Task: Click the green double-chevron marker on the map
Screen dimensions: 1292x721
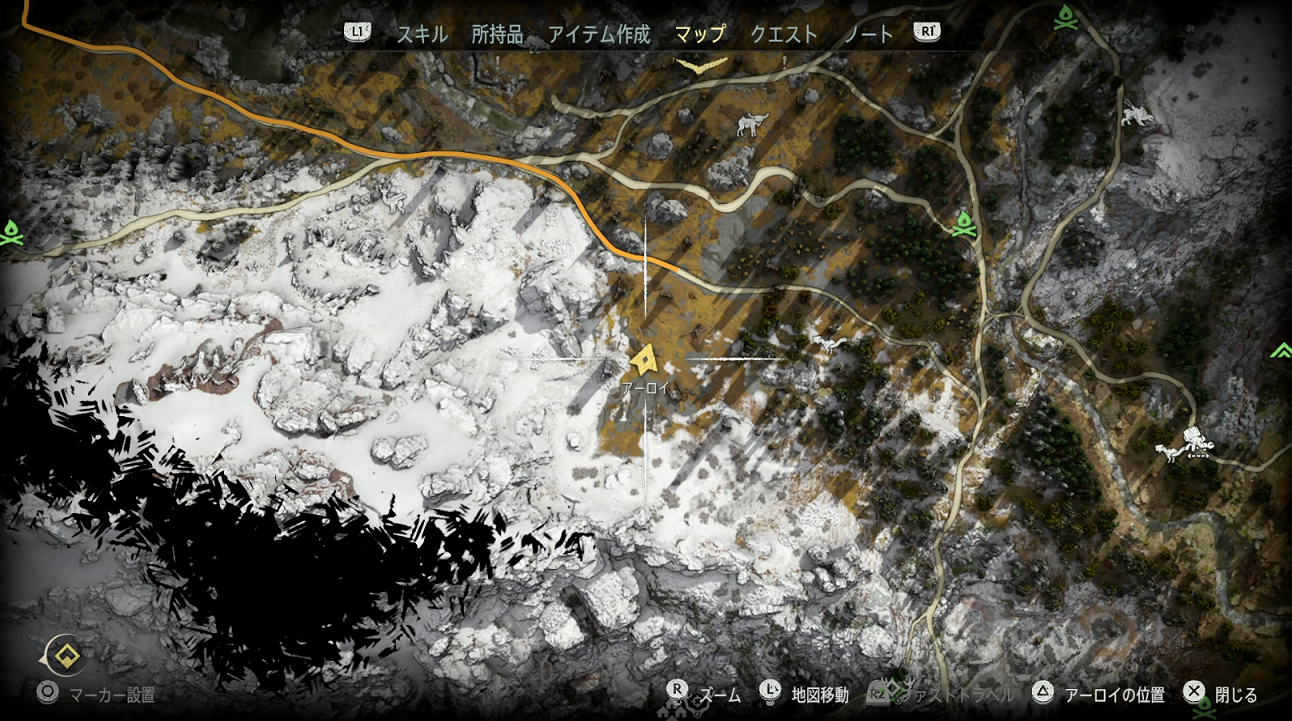Action: (1280, 351)
